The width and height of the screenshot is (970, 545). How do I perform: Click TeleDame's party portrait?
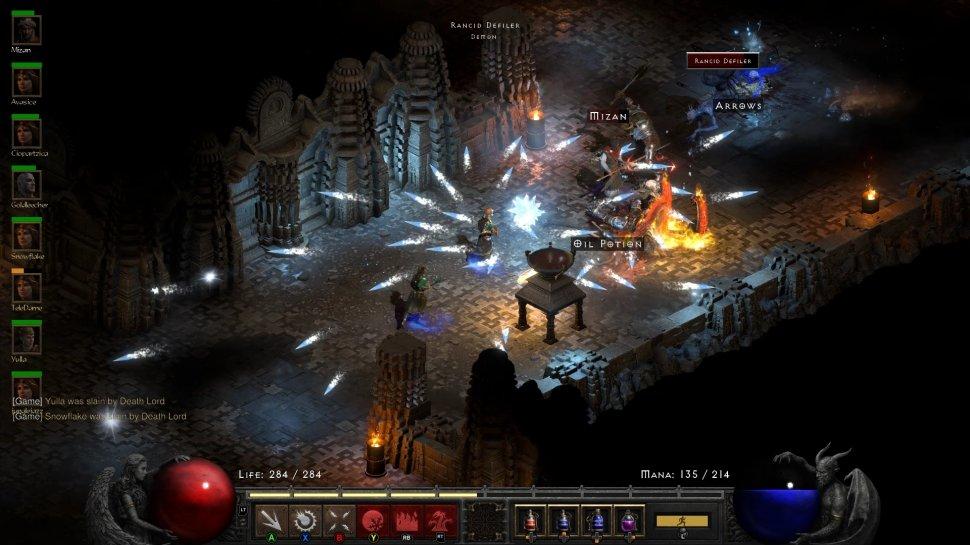click(26, 288)
